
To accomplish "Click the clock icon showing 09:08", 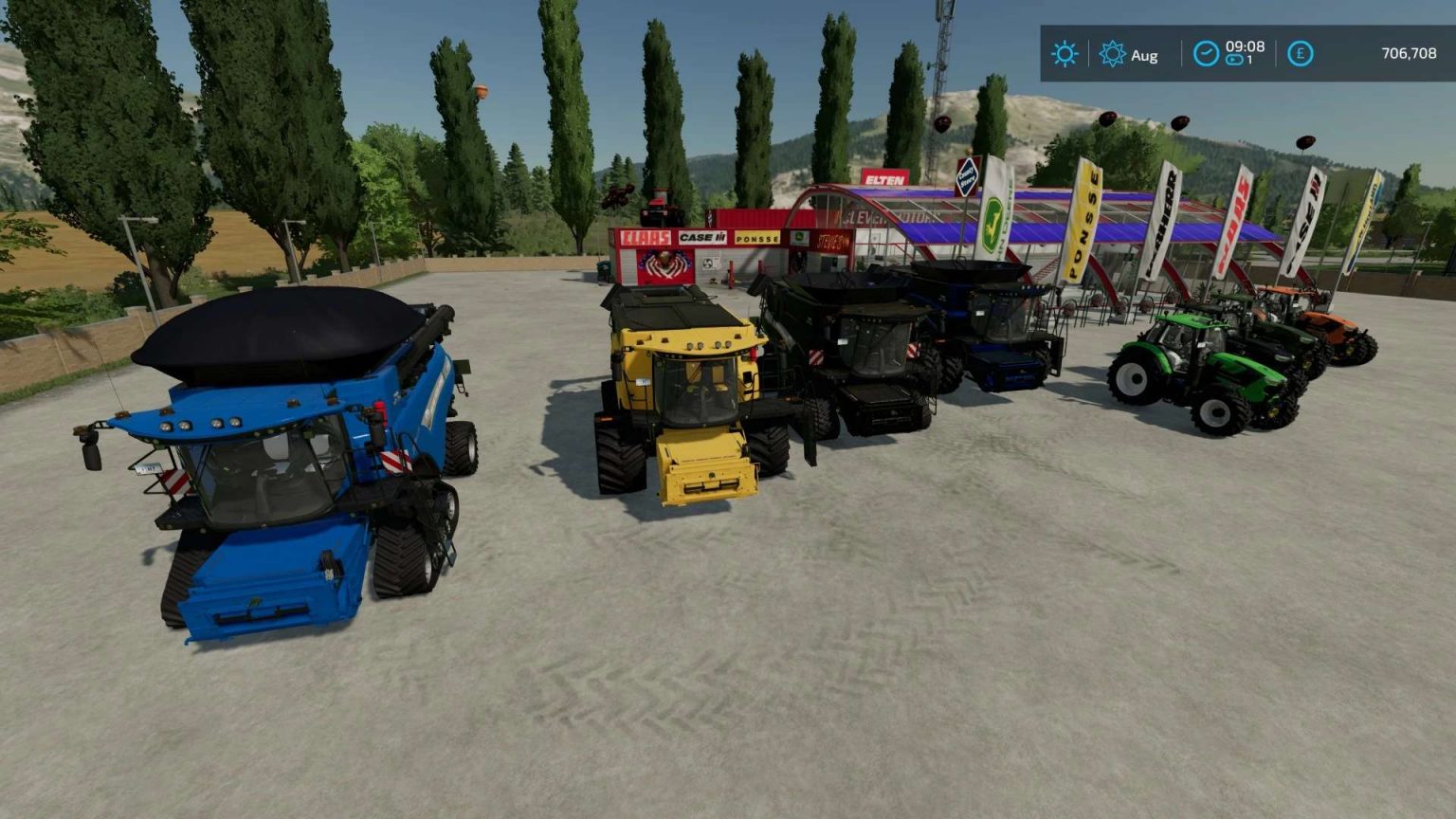I will pyautogui.click(x=1205, y=54).
